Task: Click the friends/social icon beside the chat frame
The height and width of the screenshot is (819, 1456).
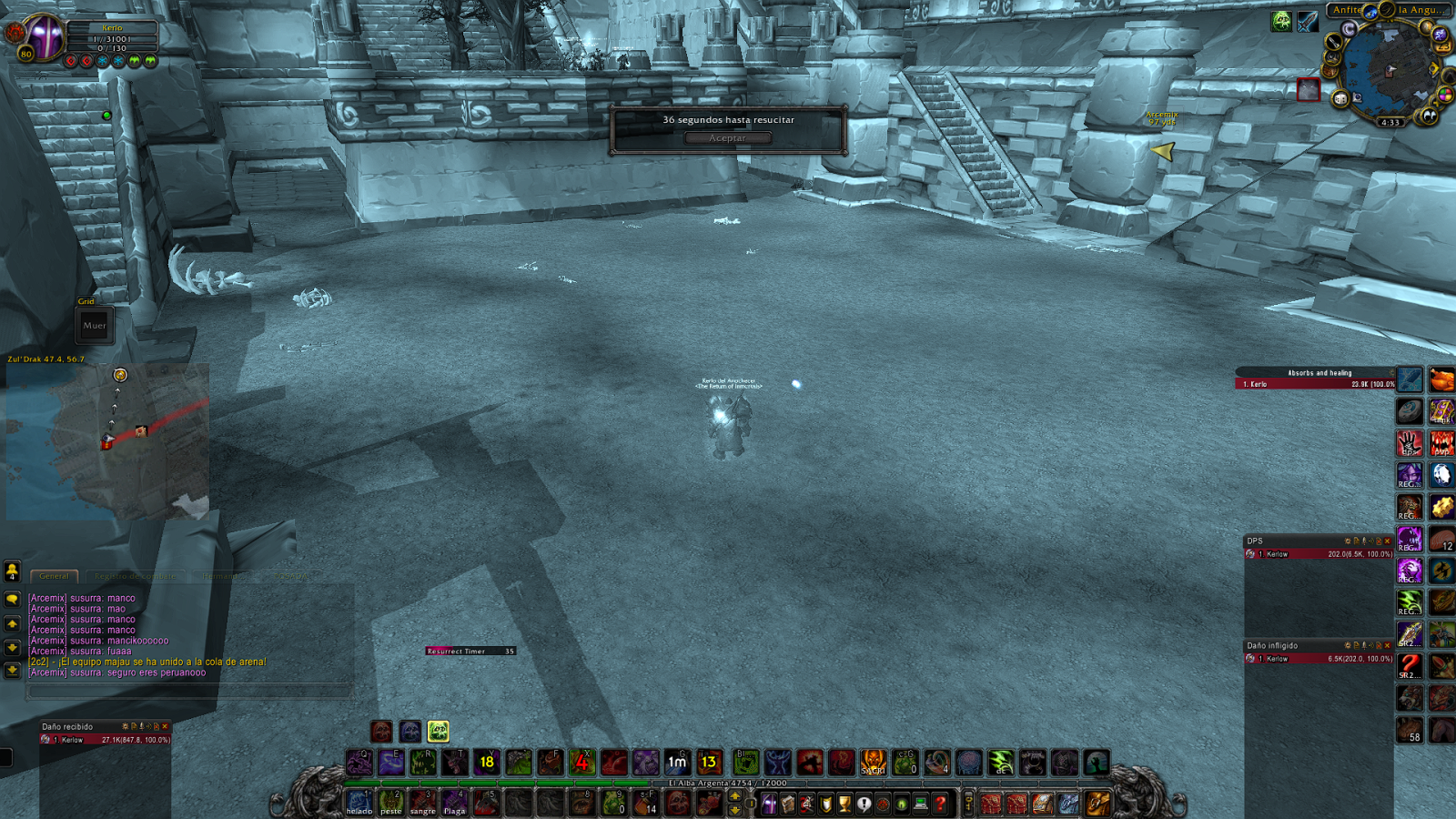Action: click(x=11, y=573)
